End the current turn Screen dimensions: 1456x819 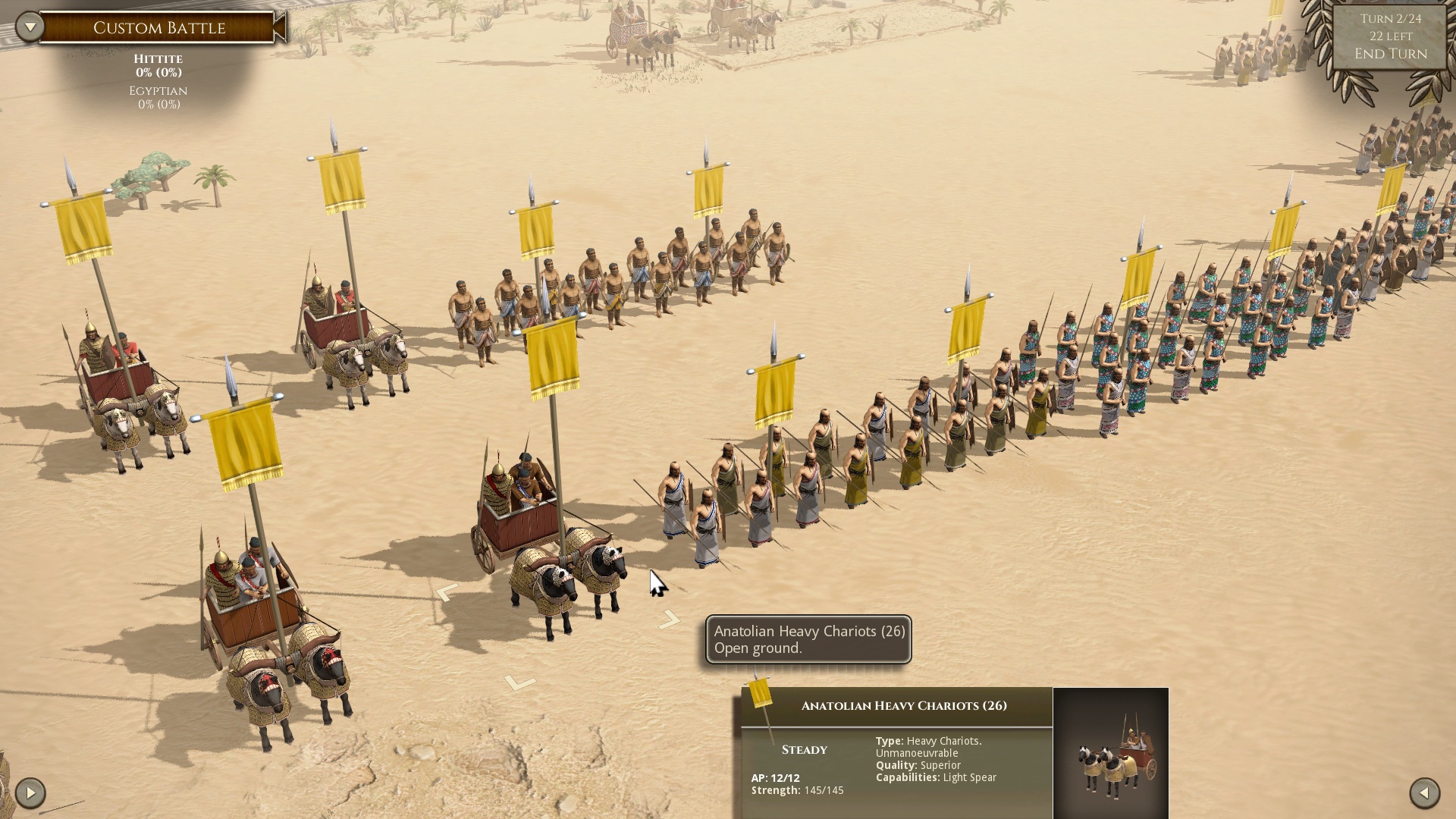[1390, 54]
